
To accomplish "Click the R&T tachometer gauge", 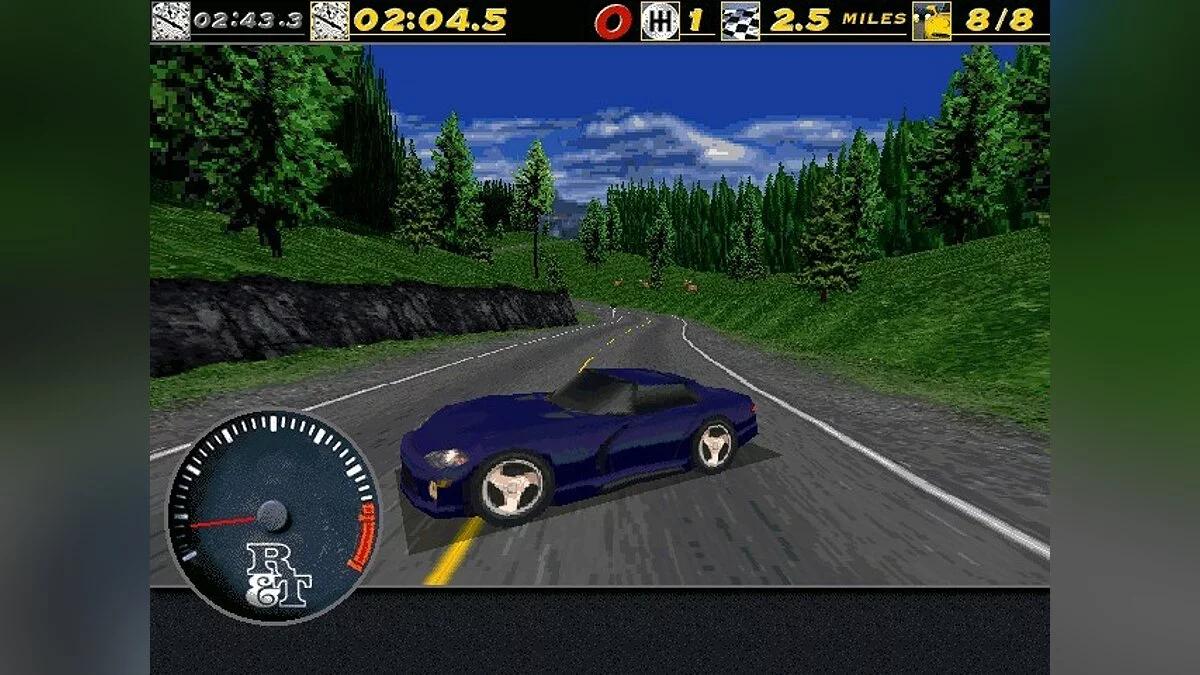I will click(272, 518).
